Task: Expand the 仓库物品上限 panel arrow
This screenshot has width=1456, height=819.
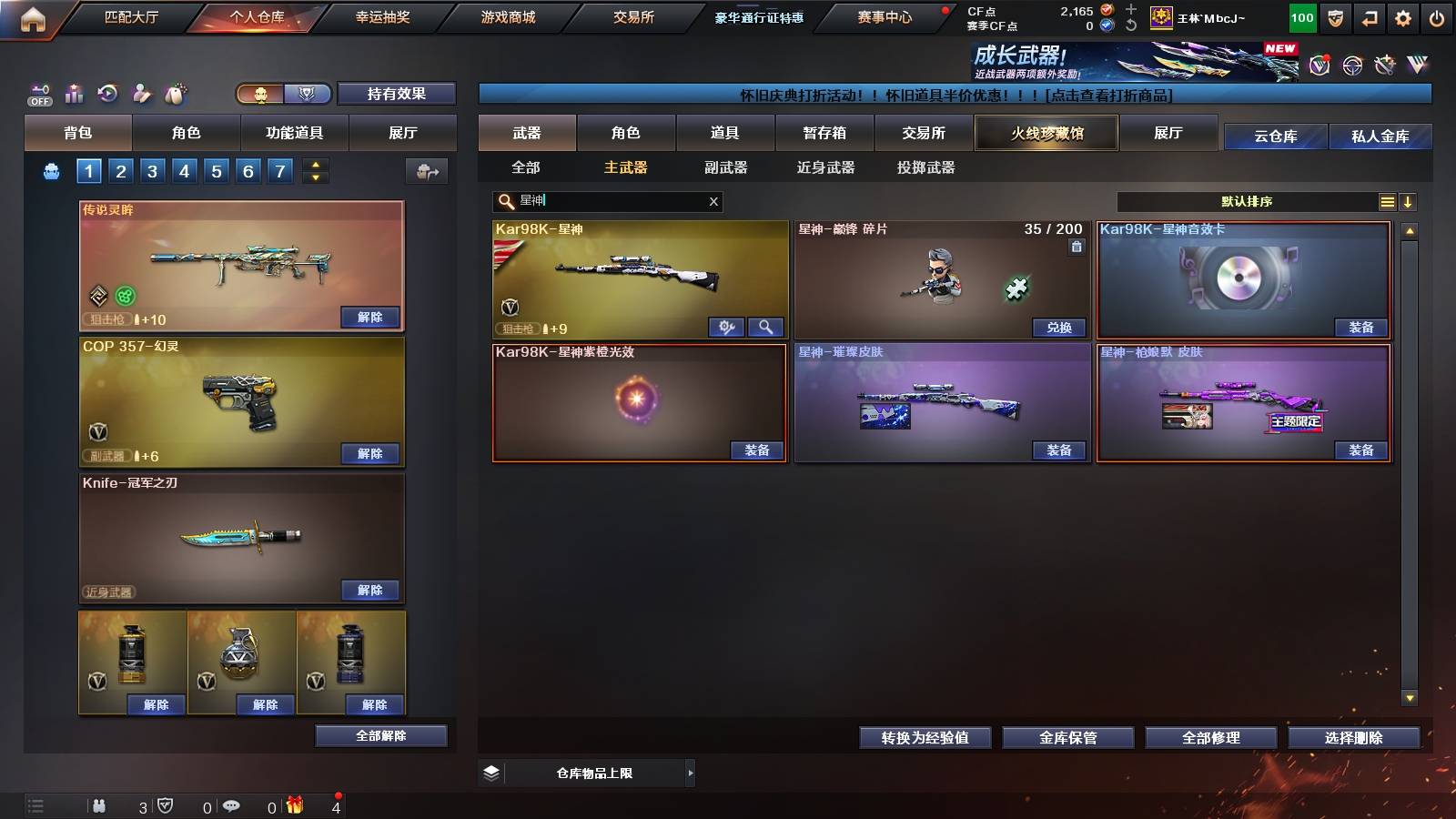Action: 690,773
